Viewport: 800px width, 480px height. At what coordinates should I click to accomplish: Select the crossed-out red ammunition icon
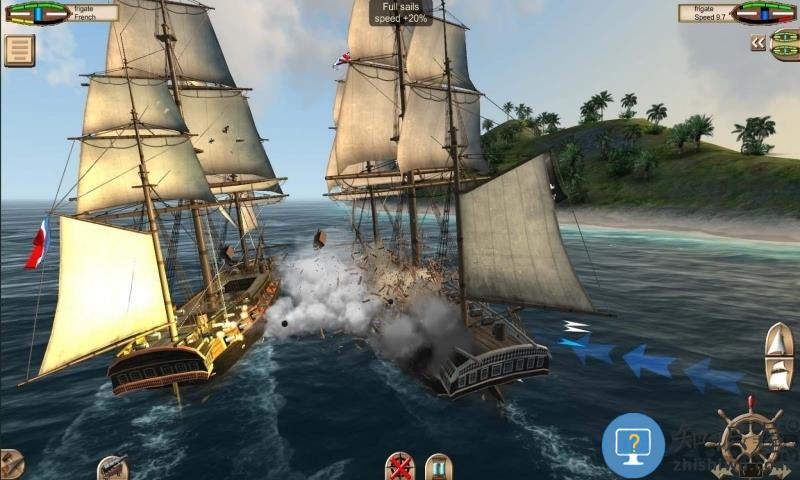pos(401,466)
